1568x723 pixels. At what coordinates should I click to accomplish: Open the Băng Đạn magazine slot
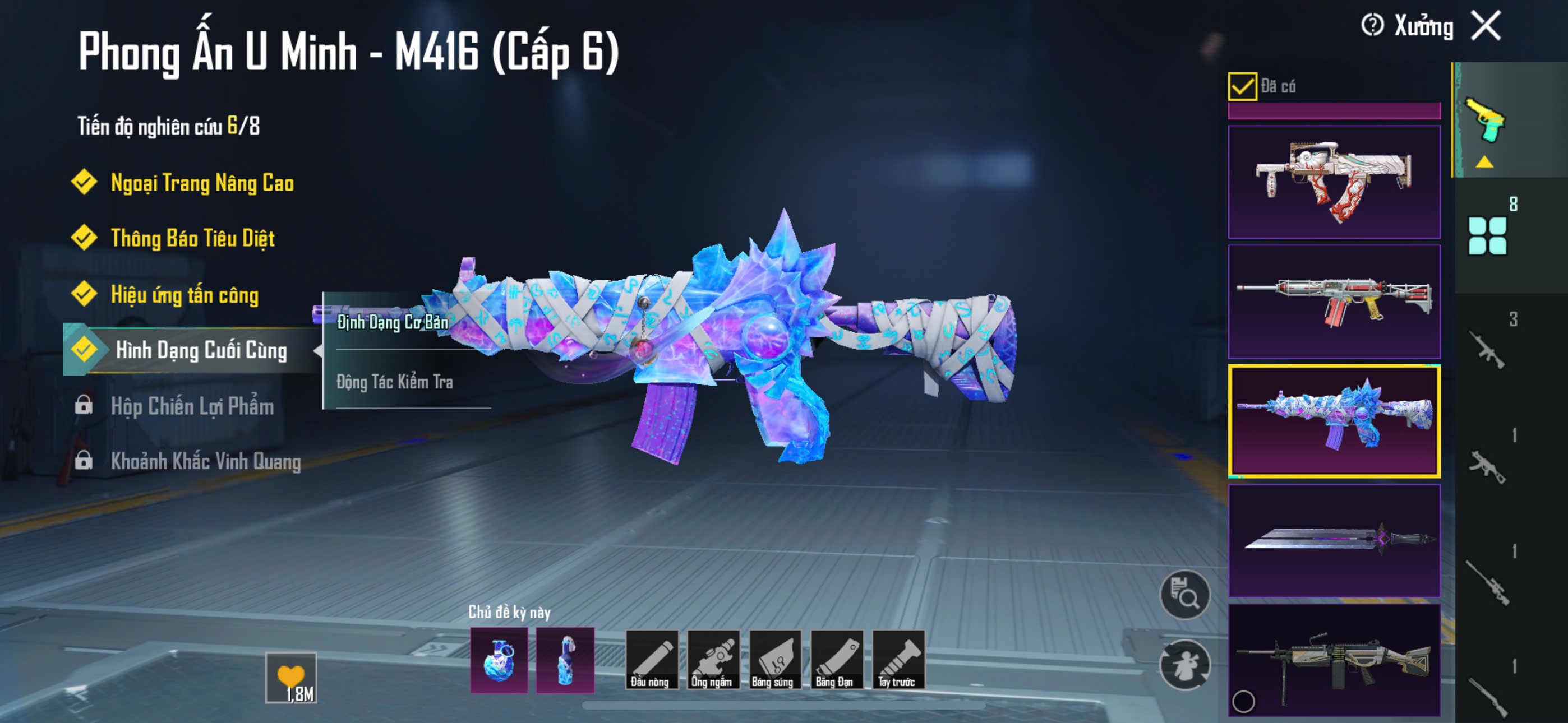[x=836, y=659]
